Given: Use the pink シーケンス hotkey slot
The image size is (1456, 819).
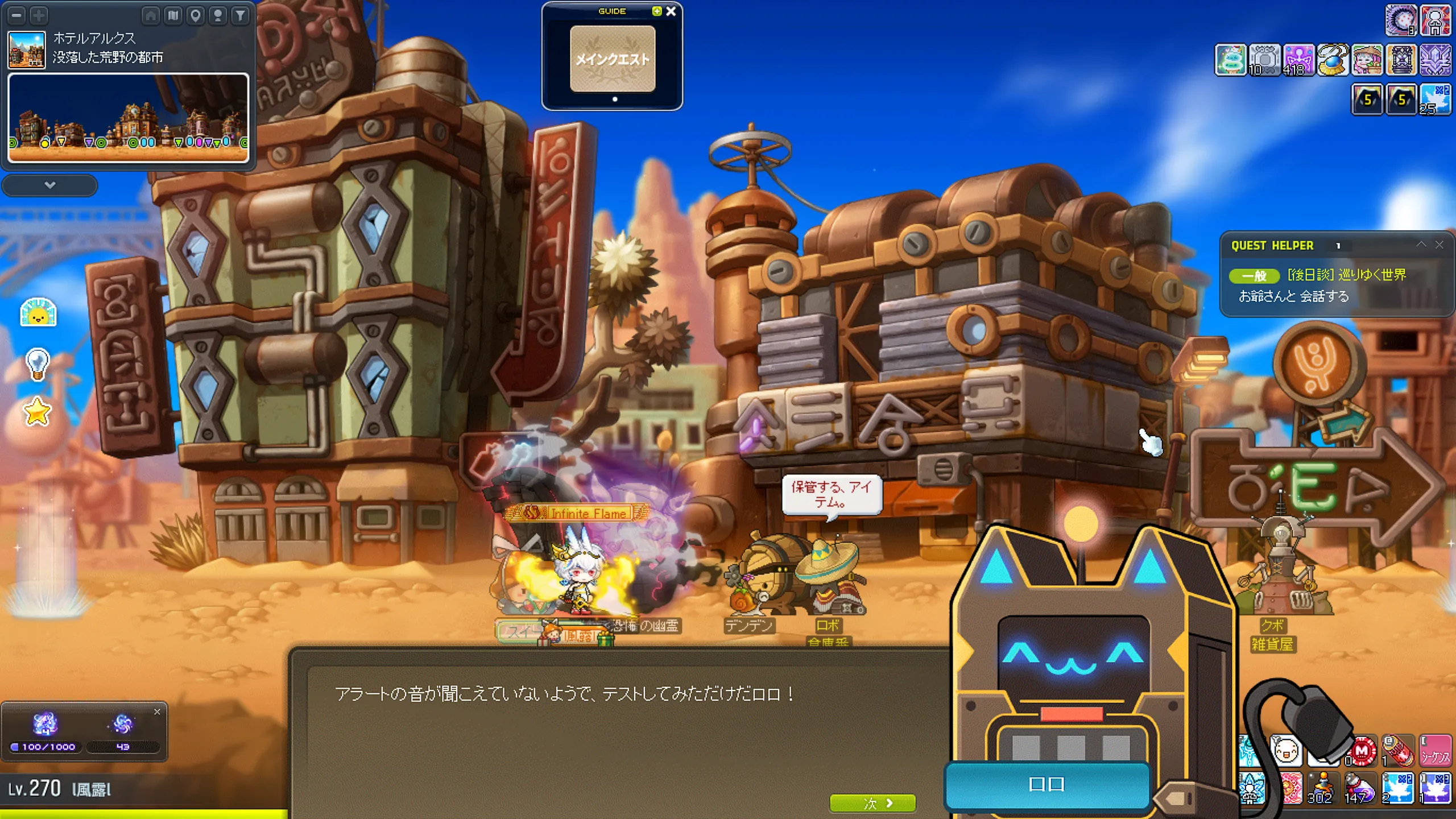Looking at the screenshot, I should pos(1435,751).
